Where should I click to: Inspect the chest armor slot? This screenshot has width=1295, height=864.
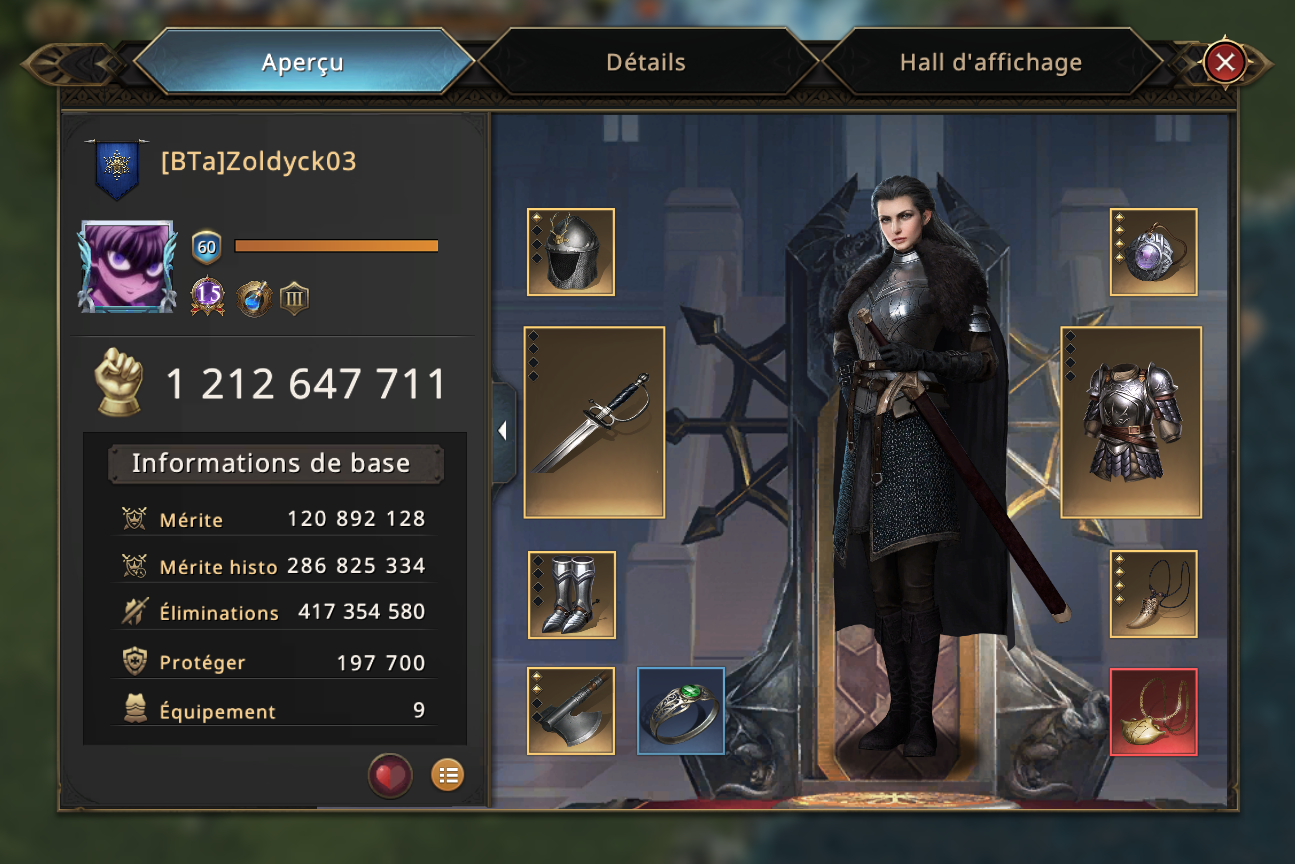1131,422
